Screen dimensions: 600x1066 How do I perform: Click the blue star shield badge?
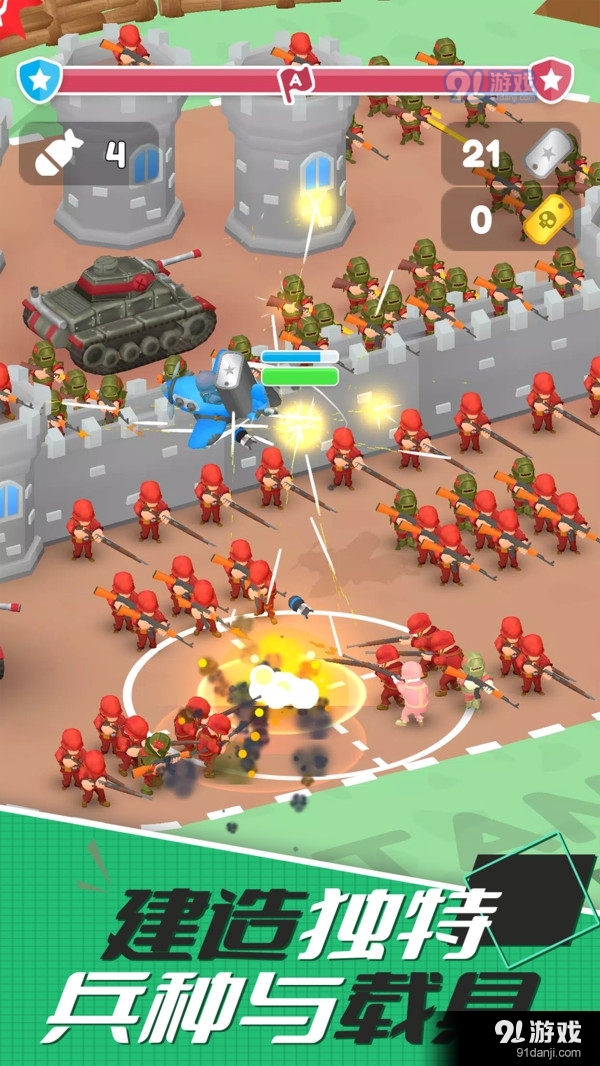point(40,79)
